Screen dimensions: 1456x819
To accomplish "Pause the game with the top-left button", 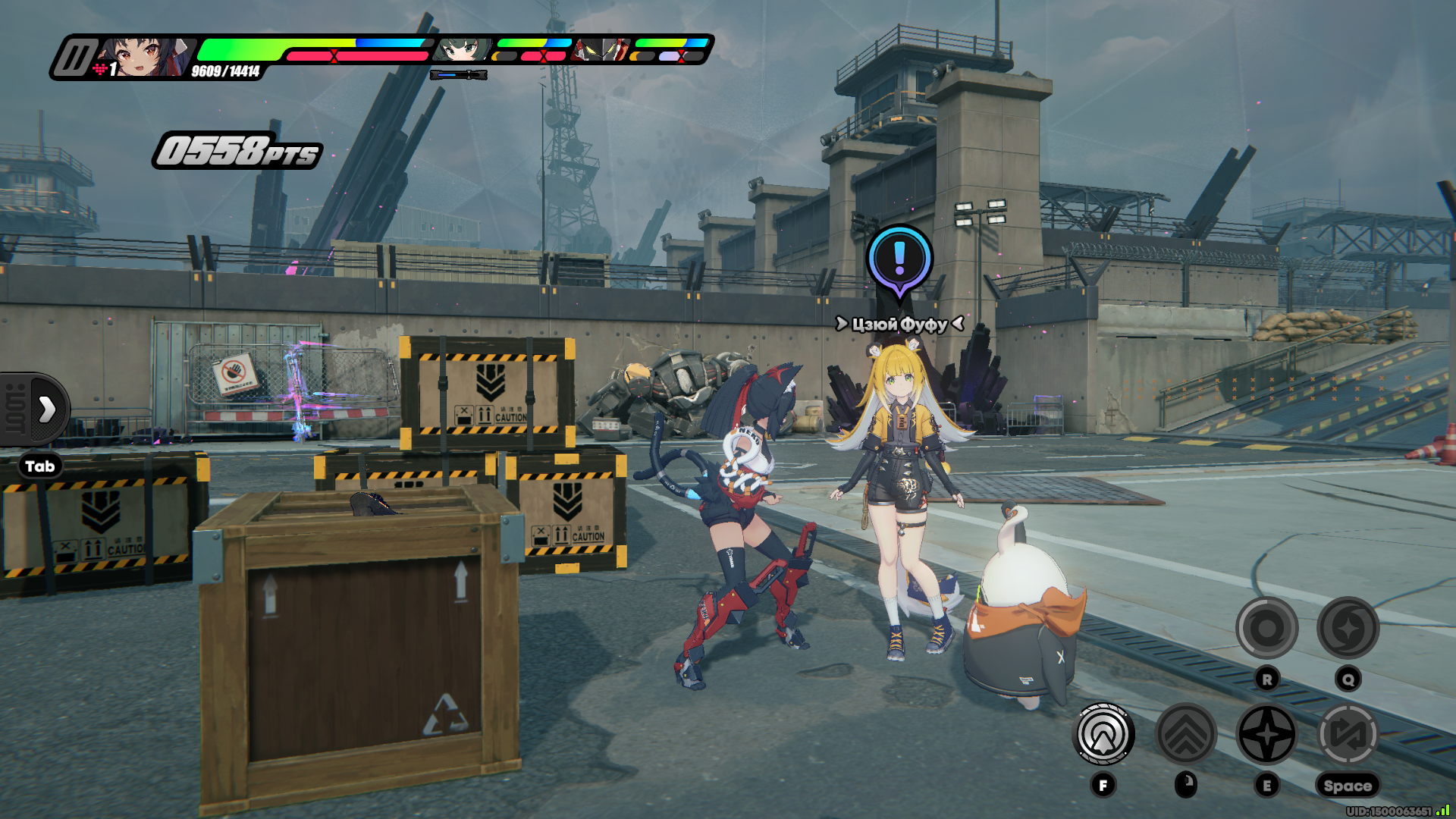I will click(x=74, y=58).
